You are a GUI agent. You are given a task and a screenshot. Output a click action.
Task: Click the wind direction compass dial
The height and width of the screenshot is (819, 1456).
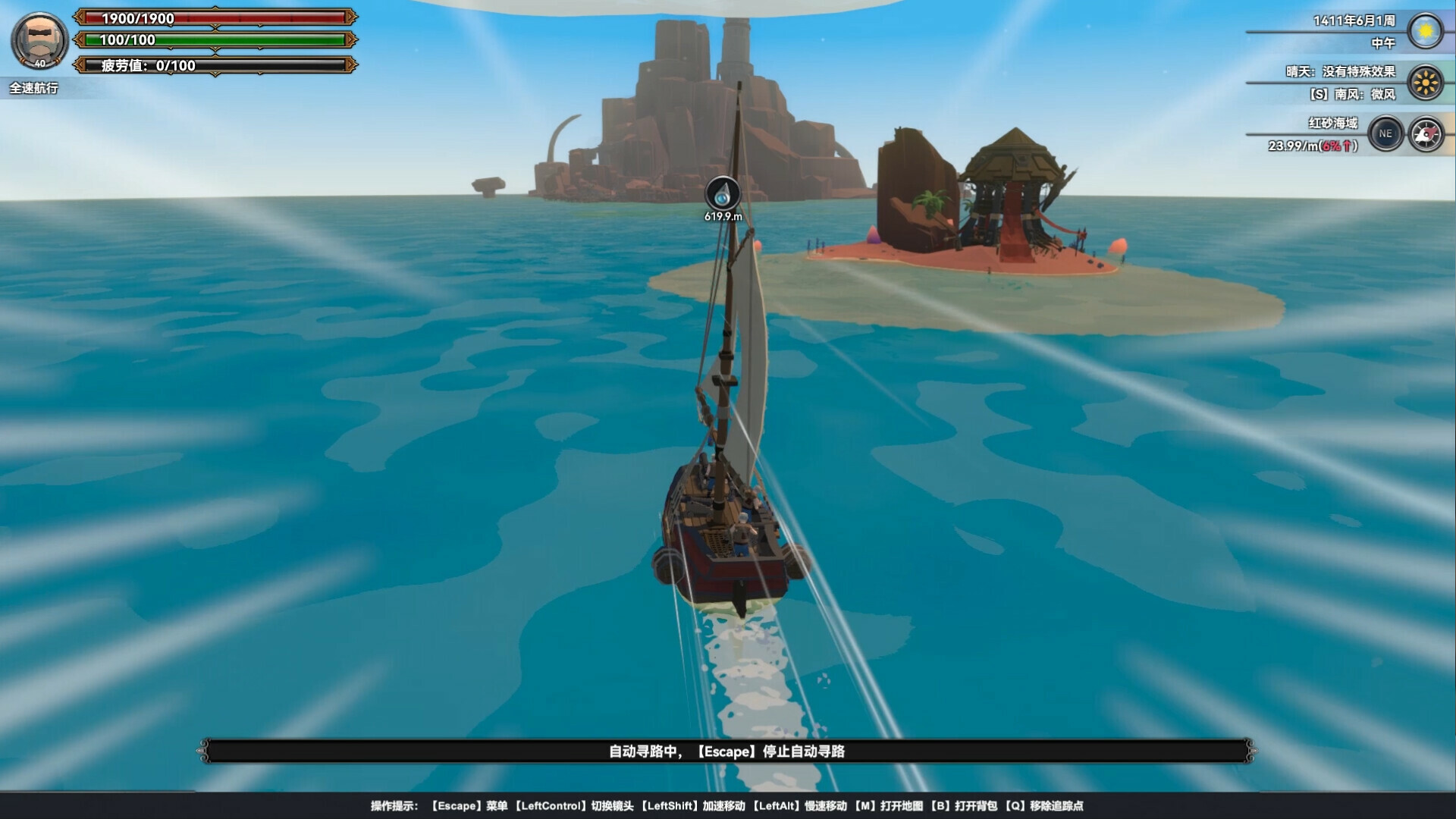pyautogui.click(x=1424, y=132)
